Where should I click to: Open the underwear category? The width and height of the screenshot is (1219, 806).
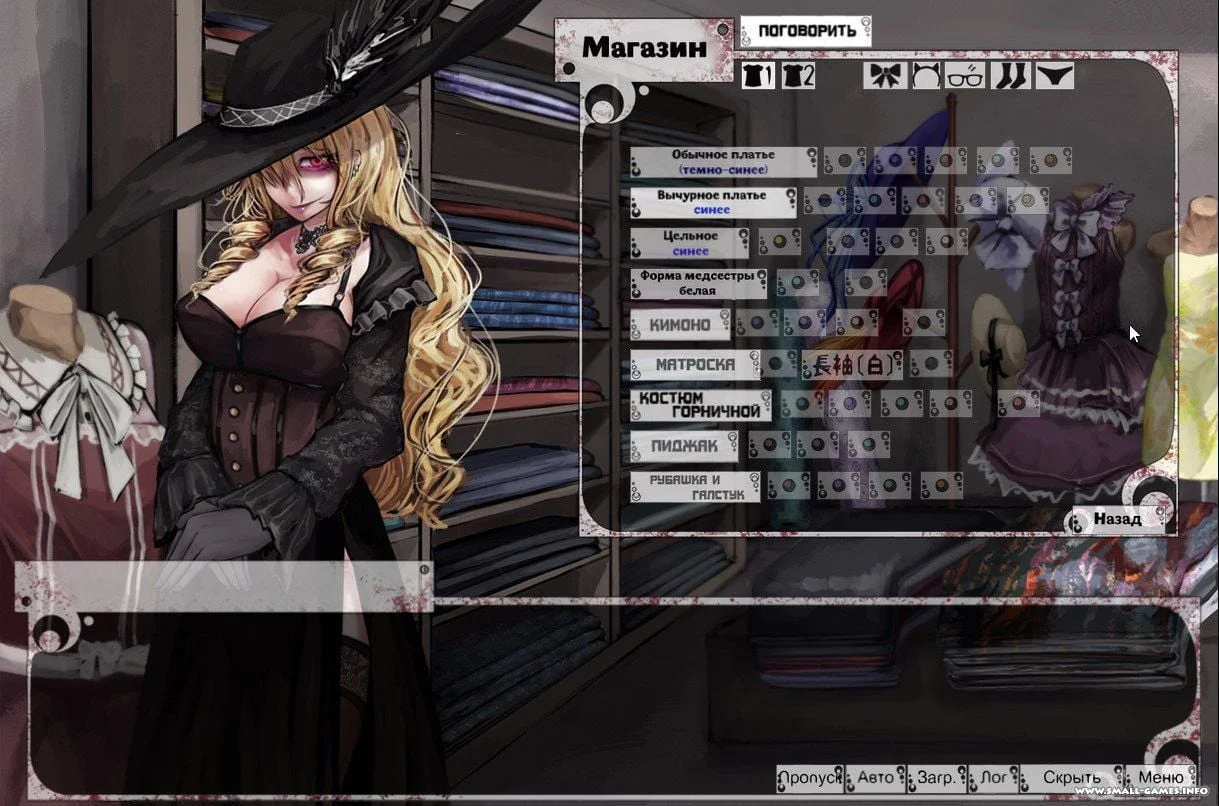[x=1054, y=75]
